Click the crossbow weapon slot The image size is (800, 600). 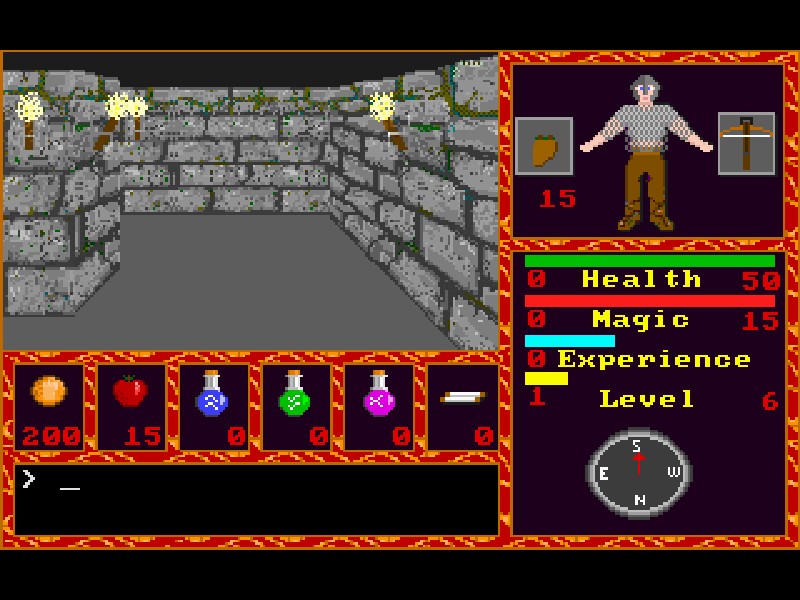click(746, 143)
